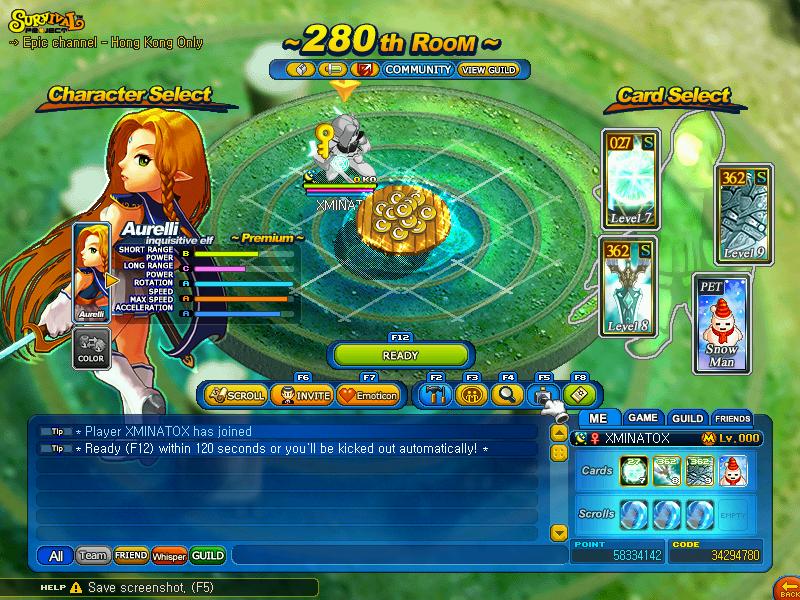Open the hammer and wrench settings icon
800x600 pixels.
click(x=435, y=395)
